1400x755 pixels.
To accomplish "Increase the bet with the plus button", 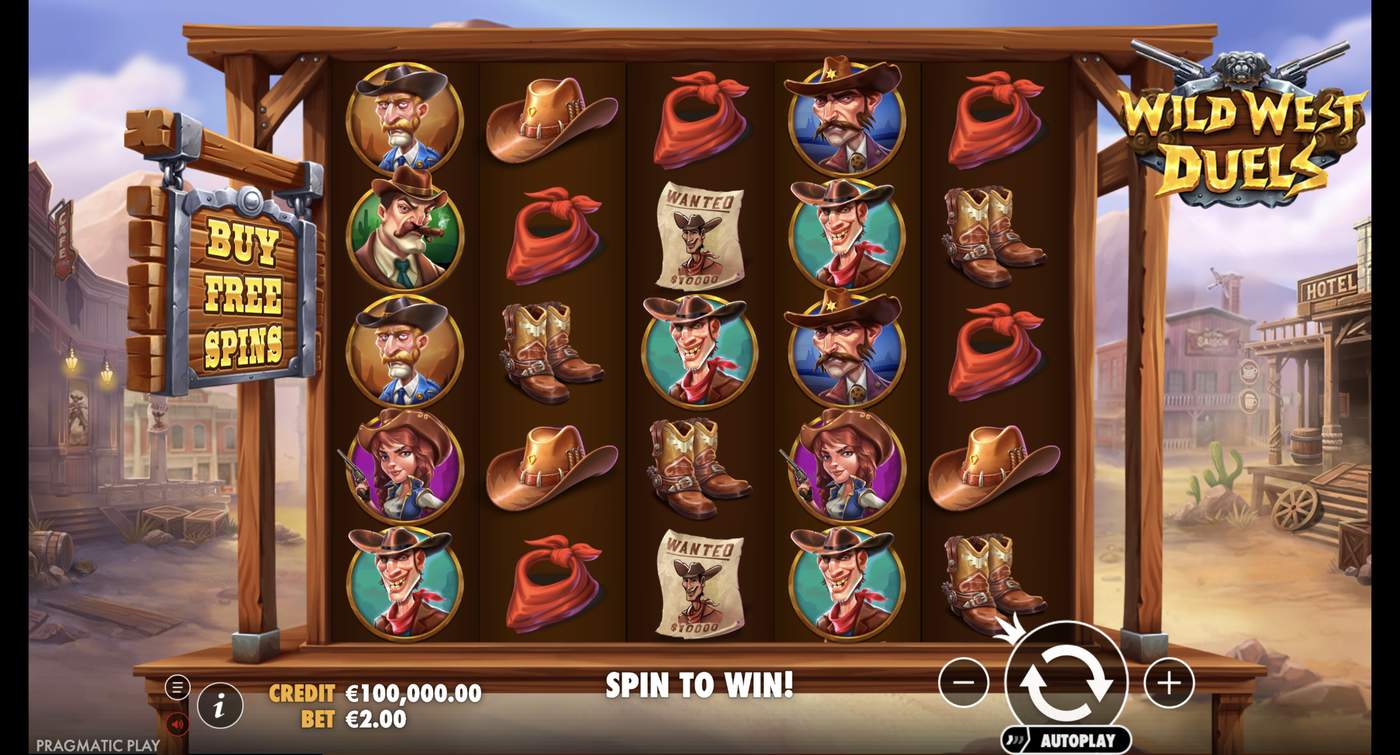I will (1170, 681).
